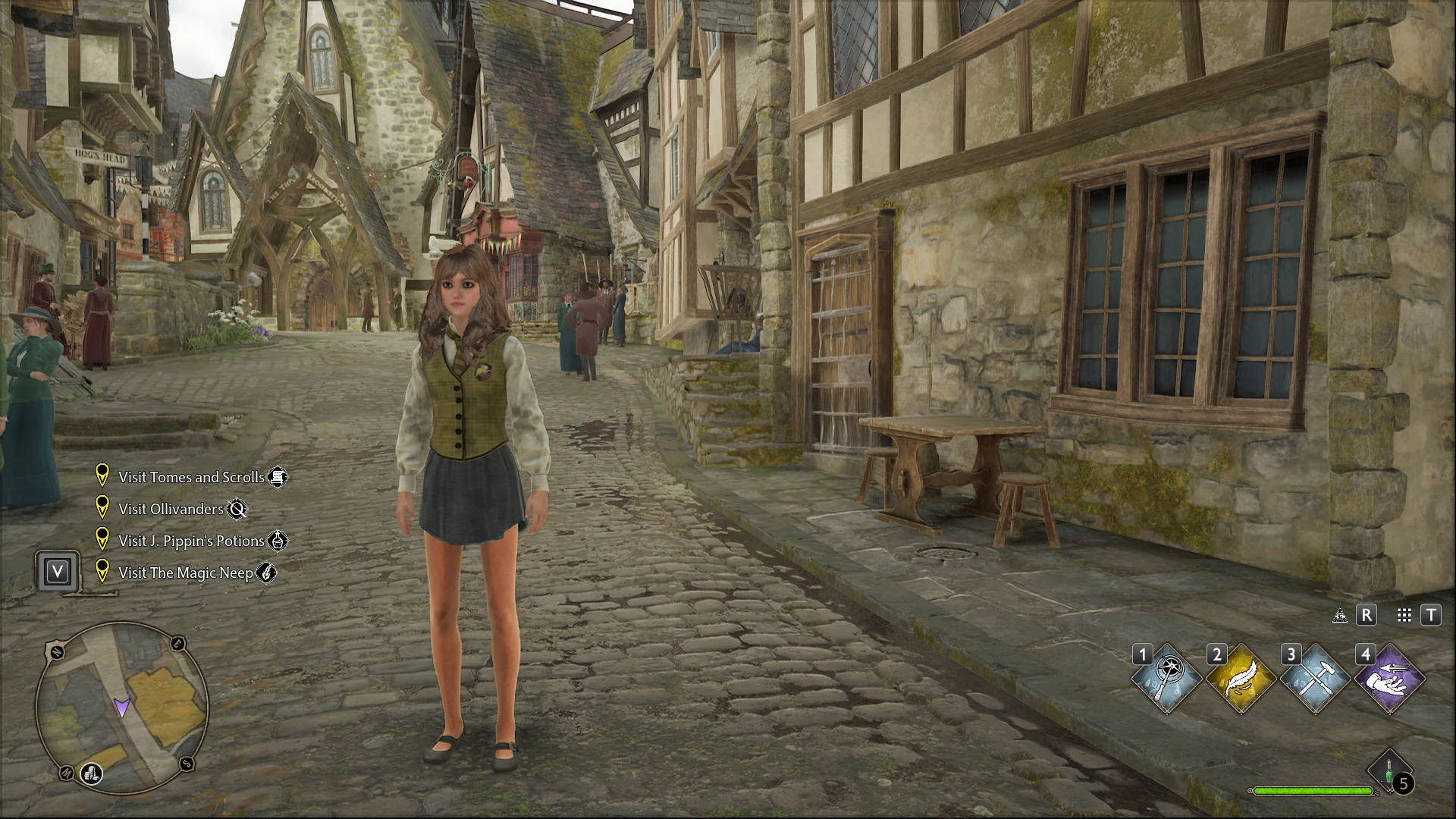This screenshot has width=1456, height=819.
Task: Click the shop marker icon on the minimap
Action: [x=92, y=773]
